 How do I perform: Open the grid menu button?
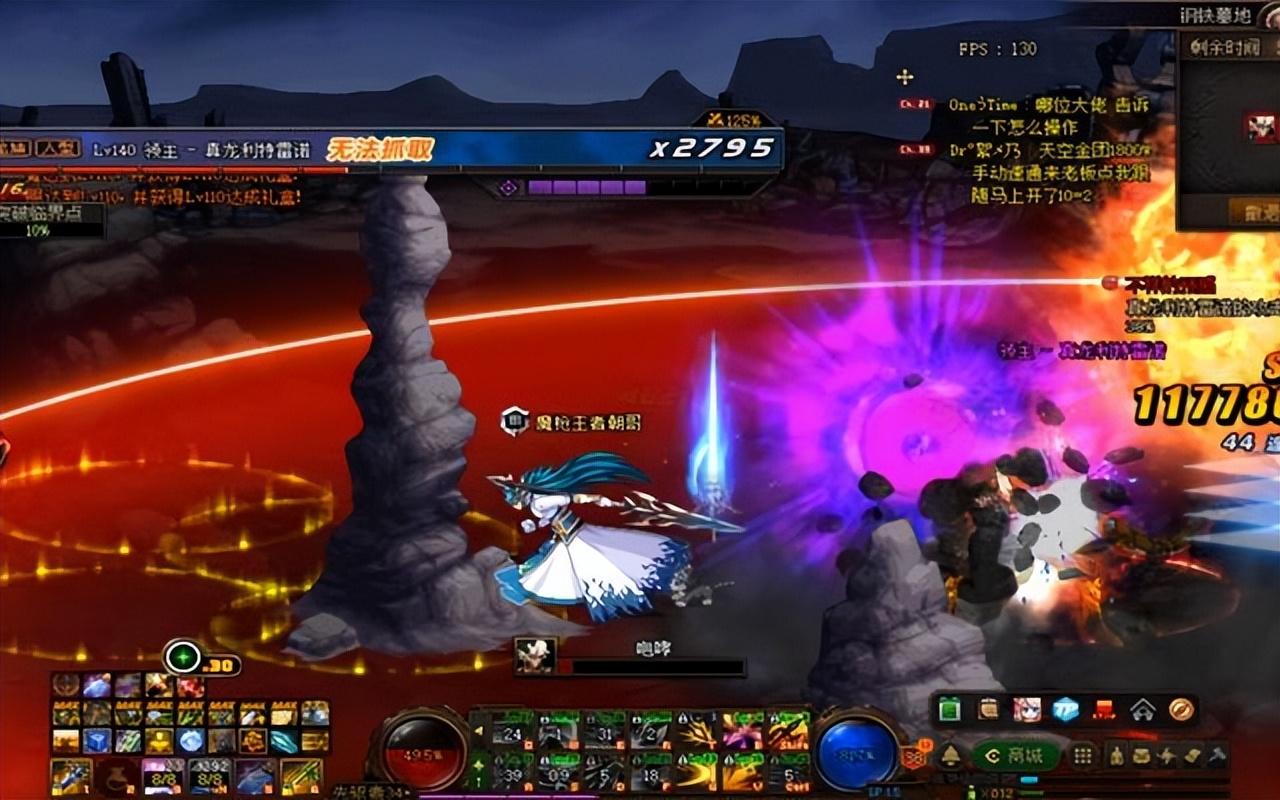click(x=1082, y=756)
